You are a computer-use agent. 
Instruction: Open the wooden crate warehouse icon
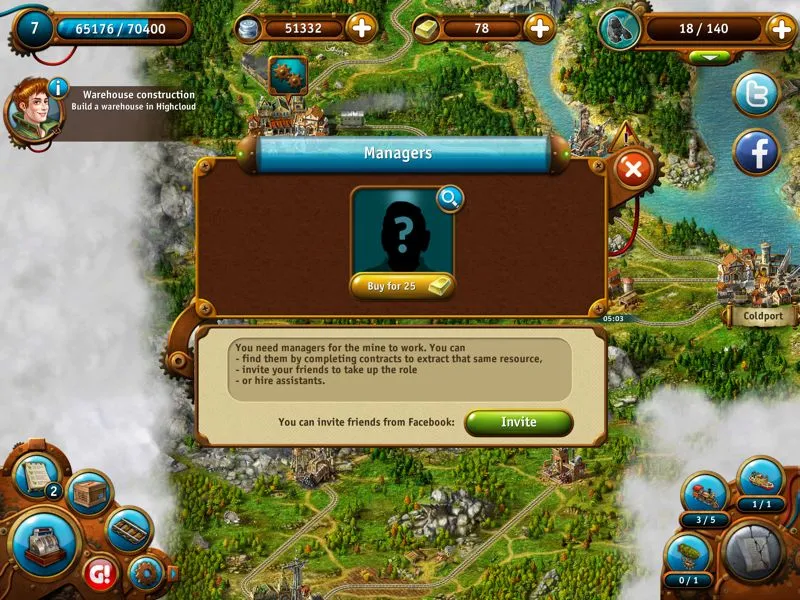point(90,493)
